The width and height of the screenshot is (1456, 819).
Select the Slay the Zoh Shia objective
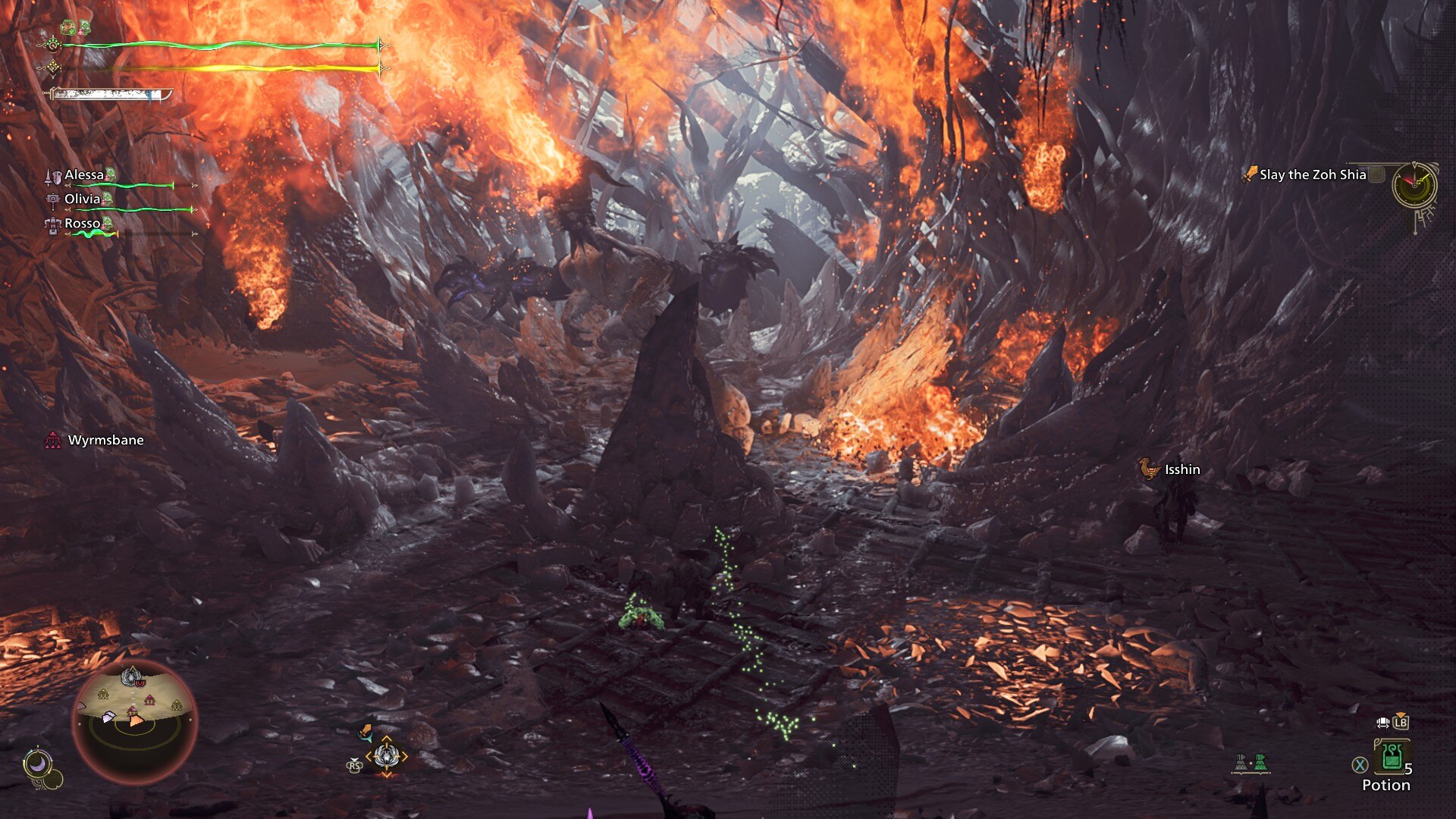pyautogui.click(x=1312, y=174)
